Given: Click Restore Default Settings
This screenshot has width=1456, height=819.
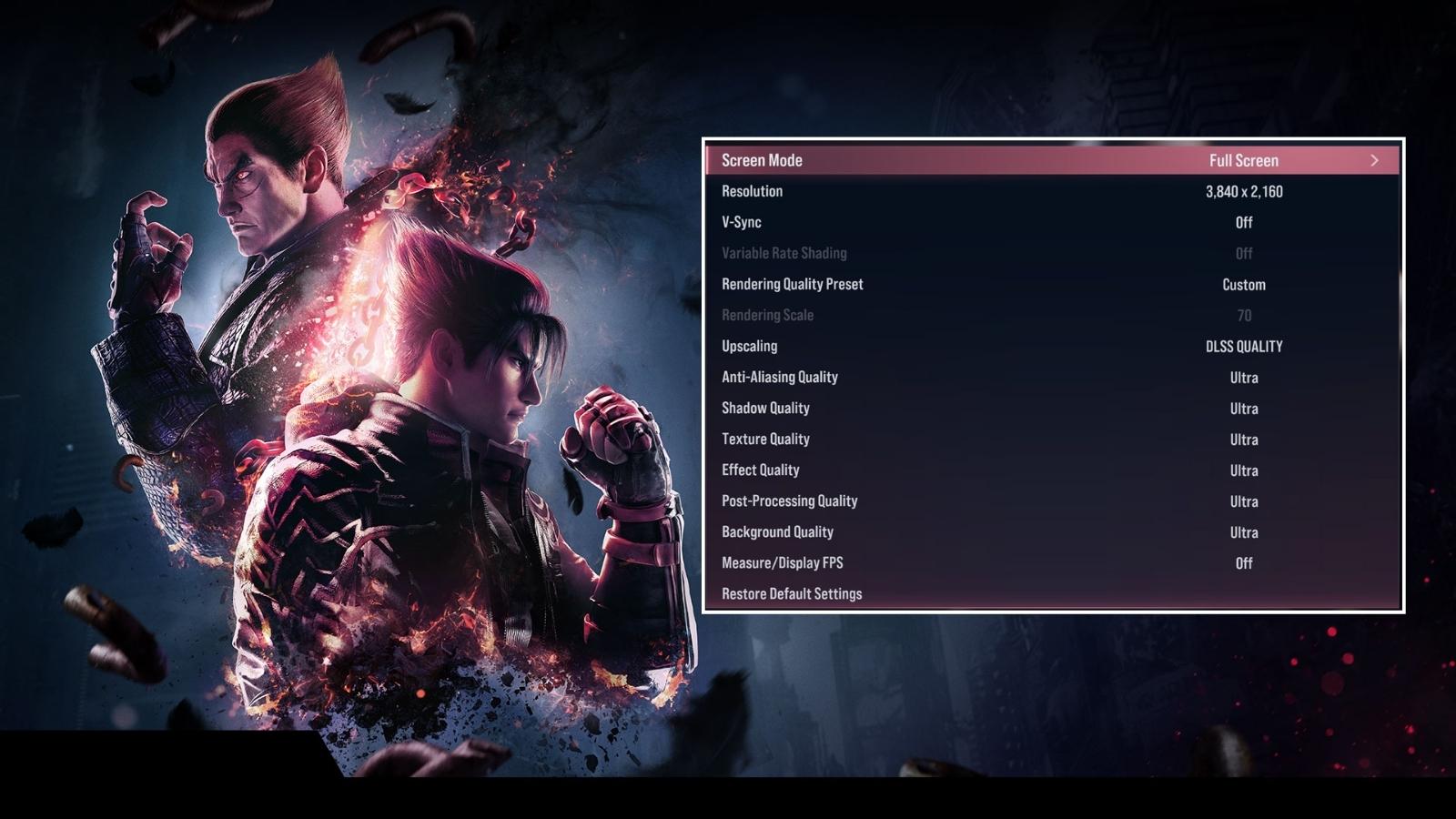Looking at the screenshot, I should 791,593.
